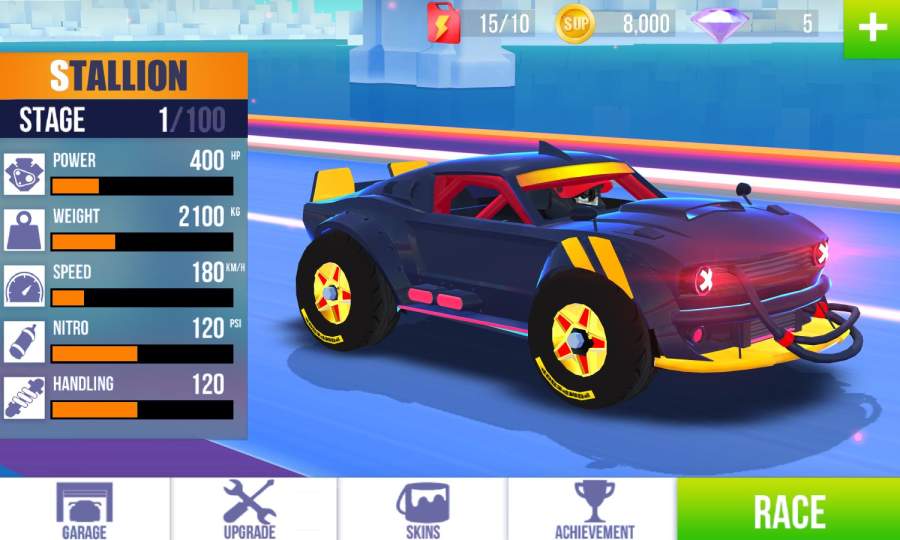Screen dimensions: 900x540
Task: Open the Skins menu
Action: pos(423,509)
